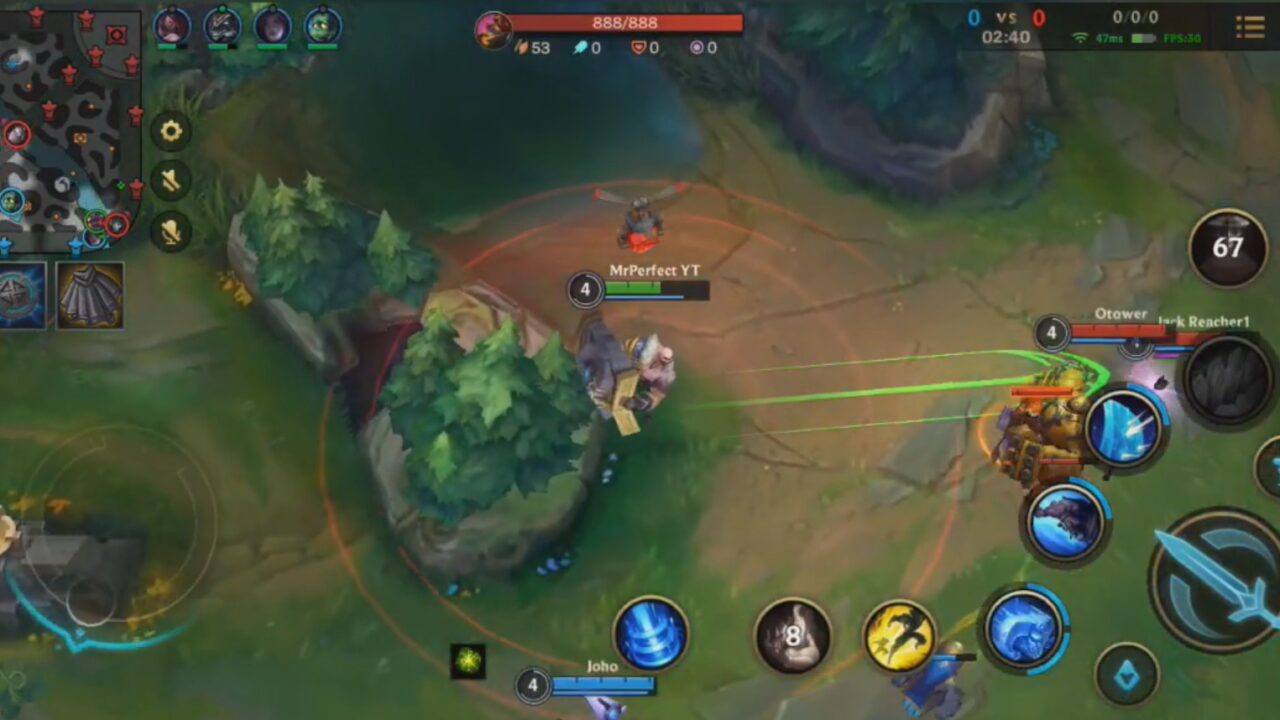This screenshot has height=720, width=1280.
Task: Select the first ally portrait at the top
Action: 171,27
